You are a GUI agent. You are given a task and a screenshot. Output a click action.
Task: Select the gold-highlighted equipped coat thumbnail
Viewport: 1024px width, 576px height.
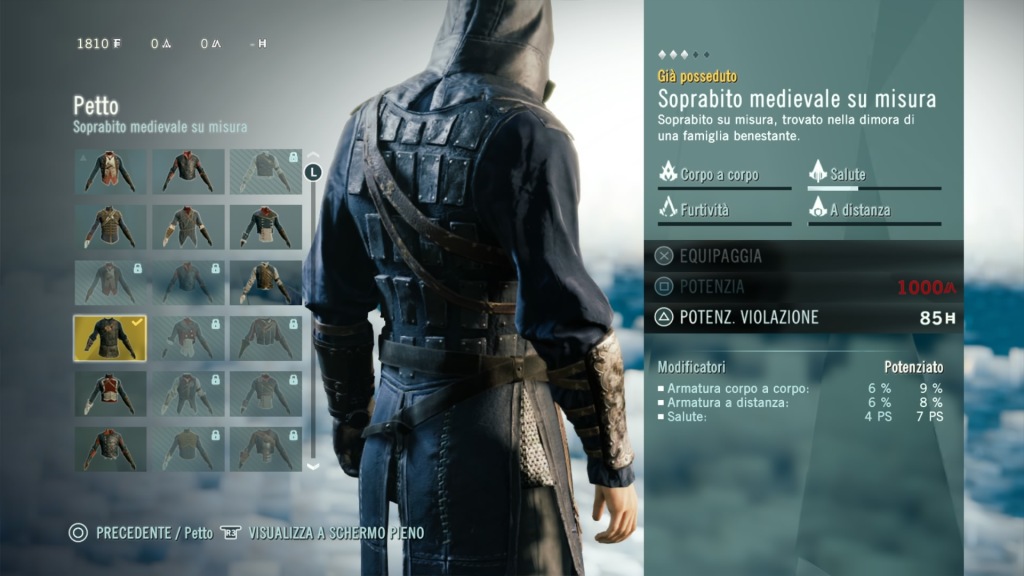click(x=110, y=338)
